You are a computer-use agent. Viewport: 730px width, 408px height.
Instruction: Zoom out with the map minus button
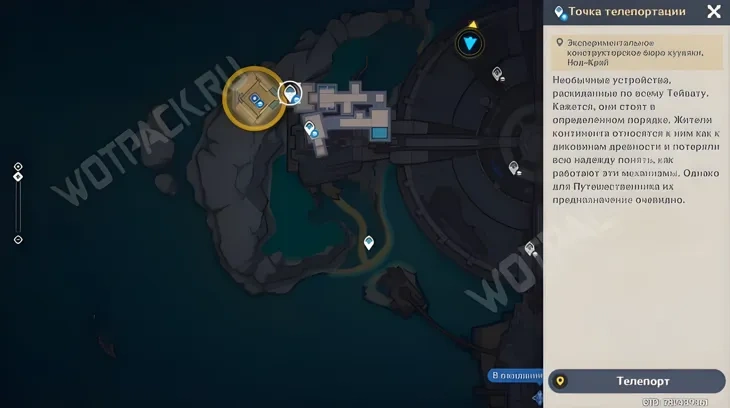(18, 240)
